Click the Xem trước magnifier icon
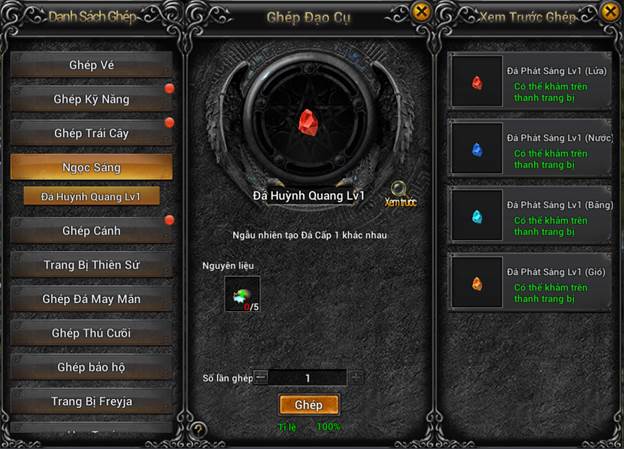Image resolution: width=624 pixels, height=449 pixels. click(x=400, y=190)
